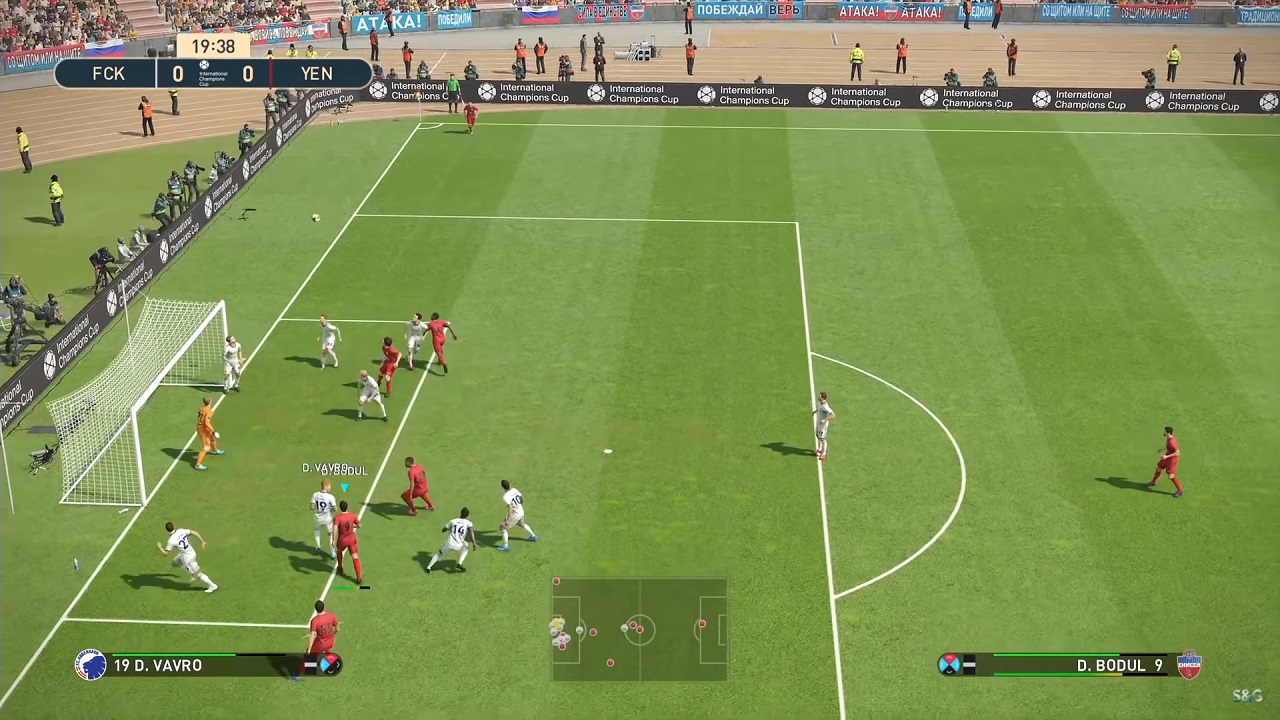This screenshot has width=1280, height=720.
Task: Select the FC Copenhagen crest beside D. Vavro
Action: pos(91,665)
